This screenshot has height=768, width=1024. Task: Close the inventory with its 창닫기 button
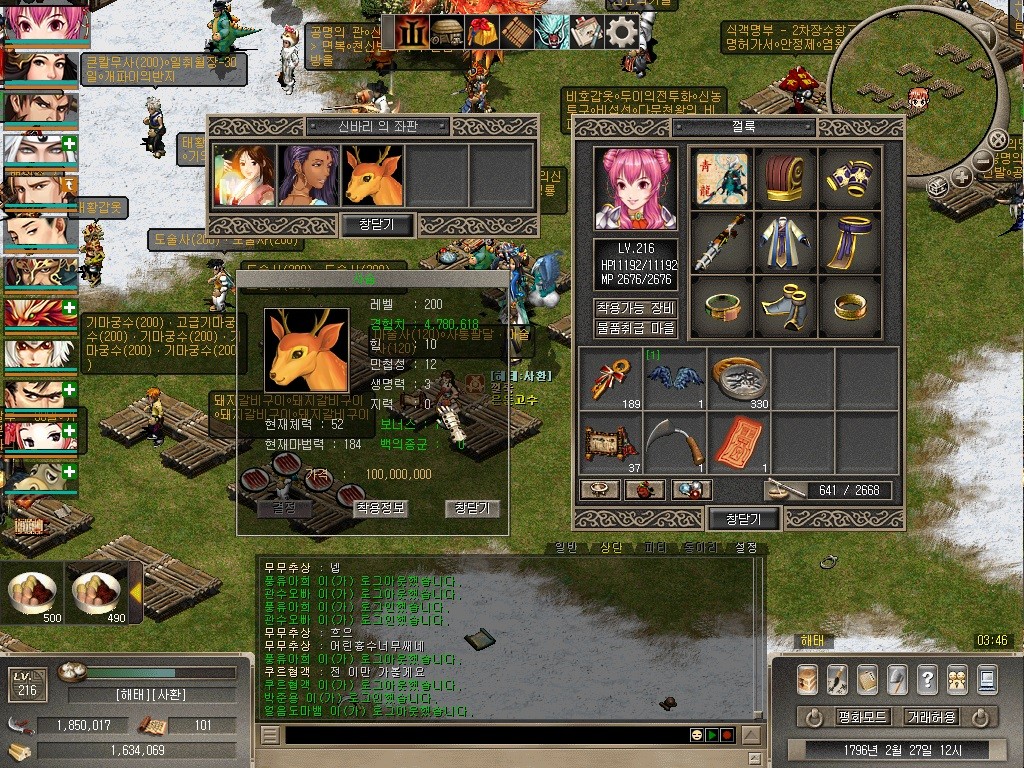tap(743, 519)
